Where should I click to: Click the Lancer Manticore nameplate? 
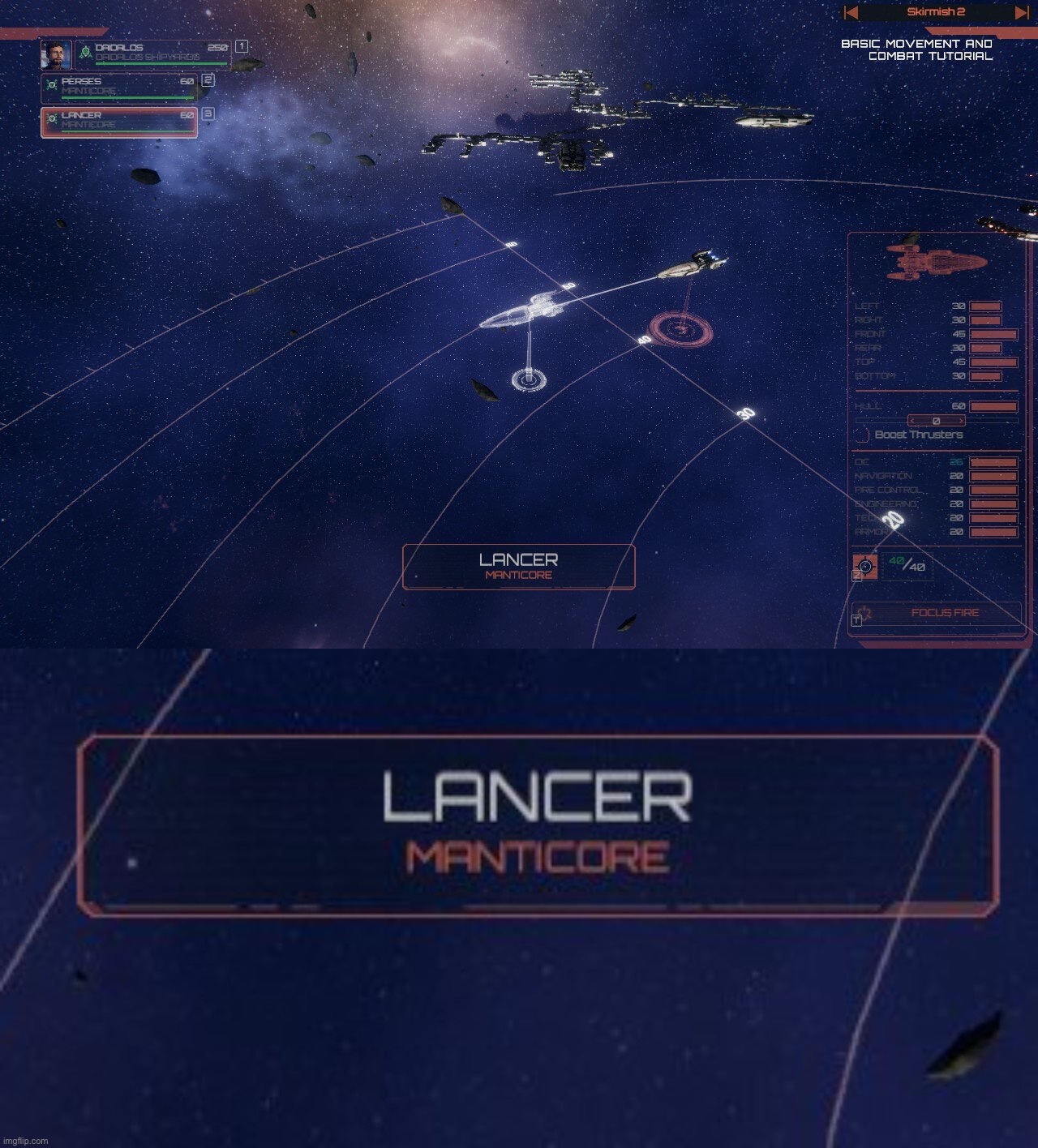(x=519, y=568)
